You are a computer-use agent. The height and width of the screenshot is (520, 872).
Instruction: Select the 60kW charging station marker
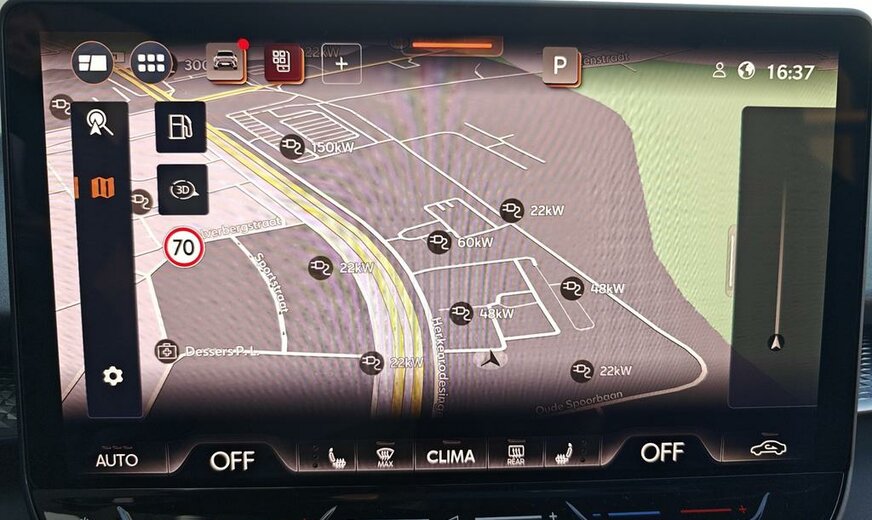pyautogui.click(x=439, y=241)
